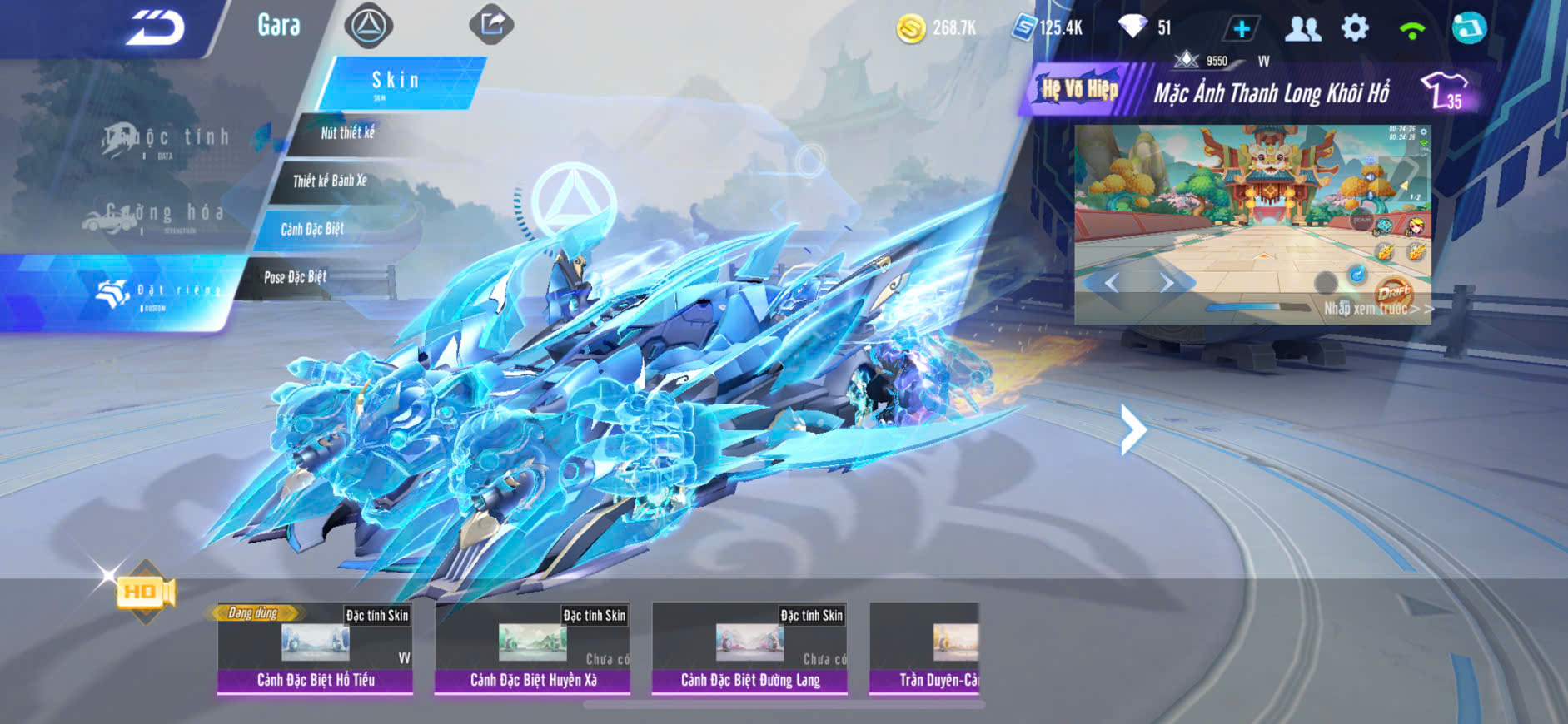Switch to the Thuộc tính section
The width and height of the screenshot is (1568, 724).
[x=167, y=138]
